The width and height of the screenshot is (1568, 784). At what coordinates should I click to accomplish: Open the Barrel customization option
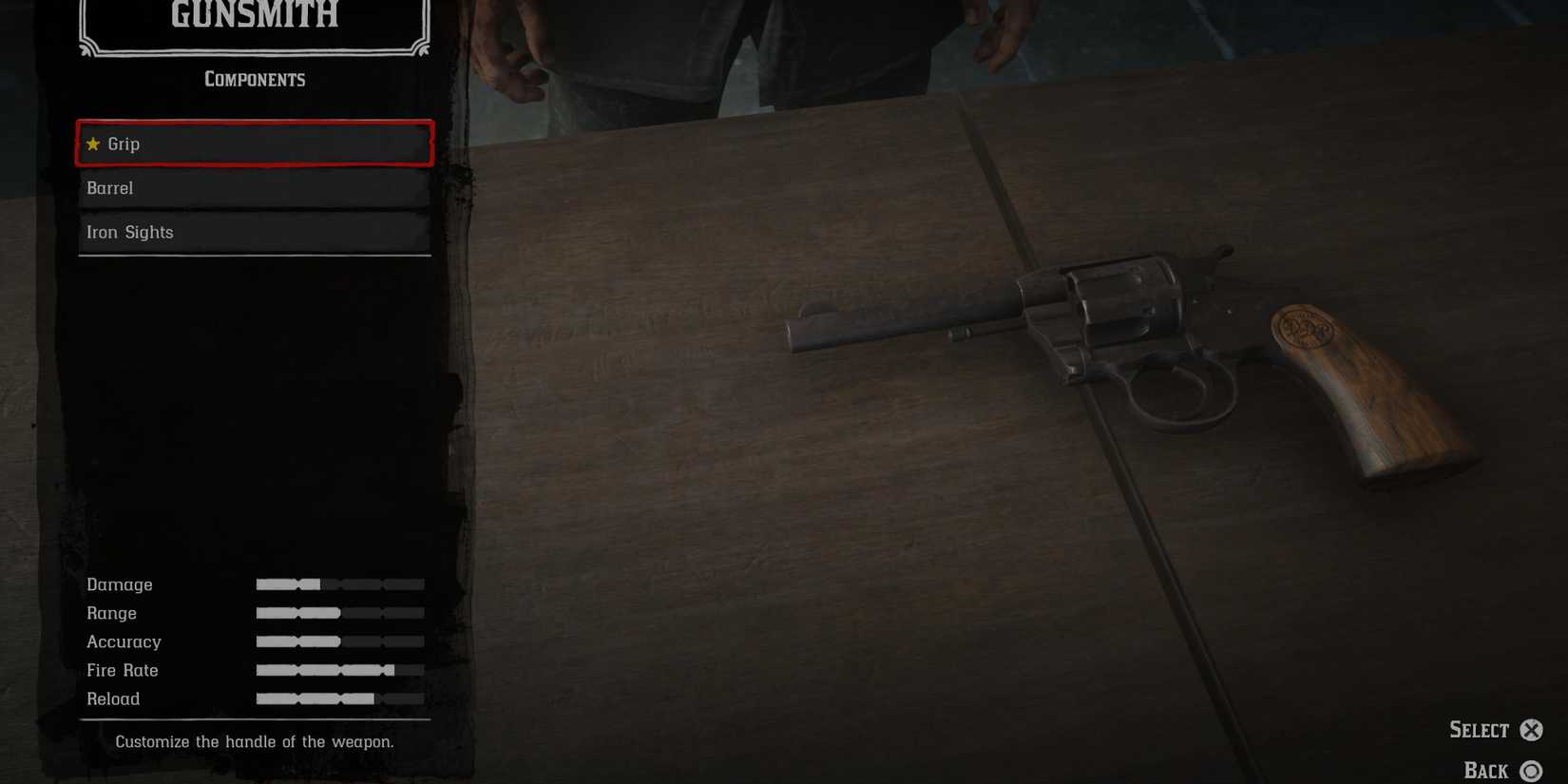click(x=253, y=188)
